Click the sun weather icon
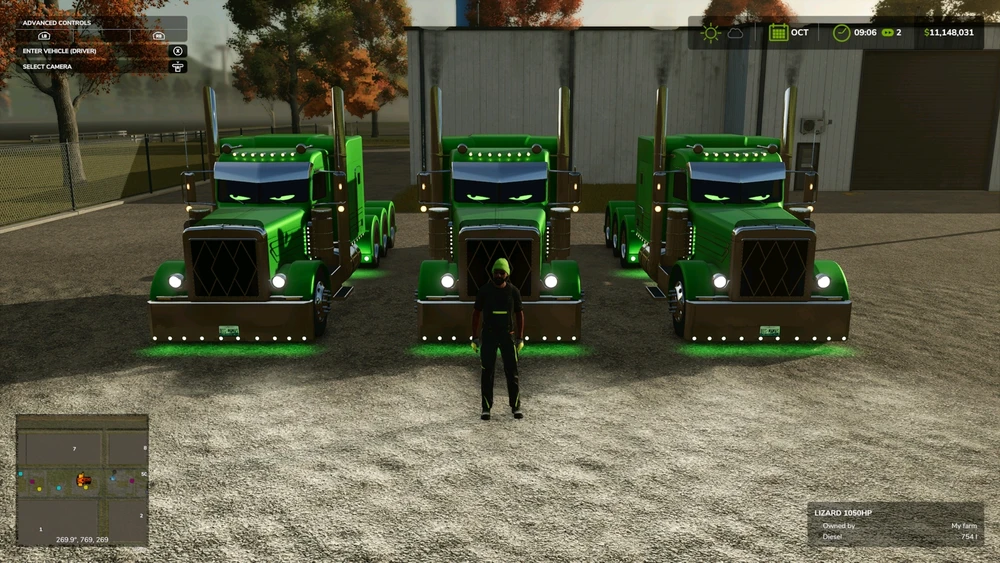This screenshot has width=1000, height=563. (710, 32)
